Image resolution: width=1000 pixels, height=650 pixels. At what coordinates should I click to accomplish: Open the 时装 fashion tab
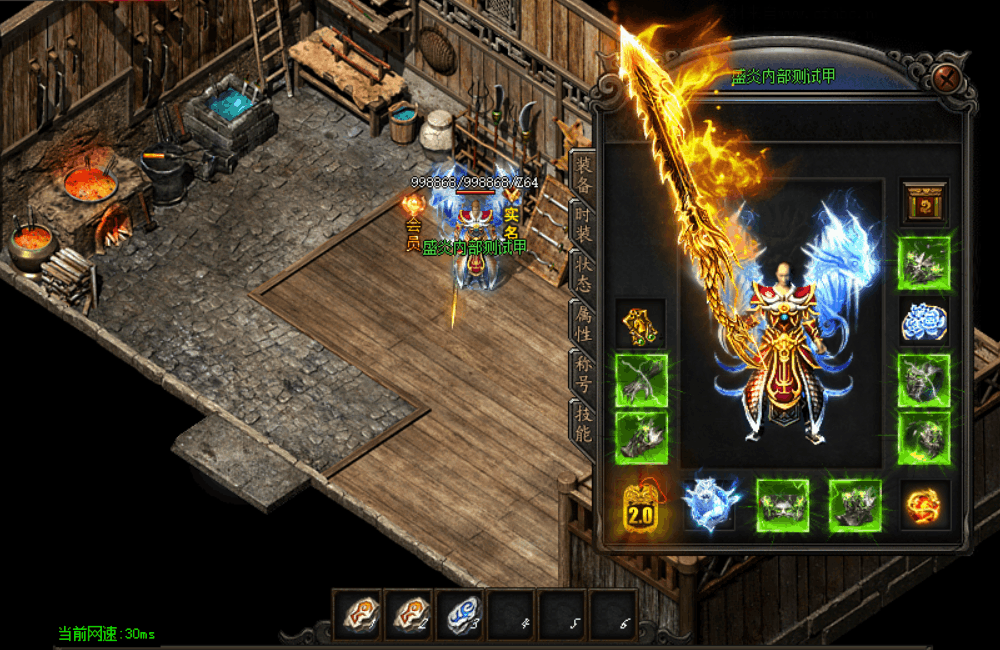click(x=583, y=223)
